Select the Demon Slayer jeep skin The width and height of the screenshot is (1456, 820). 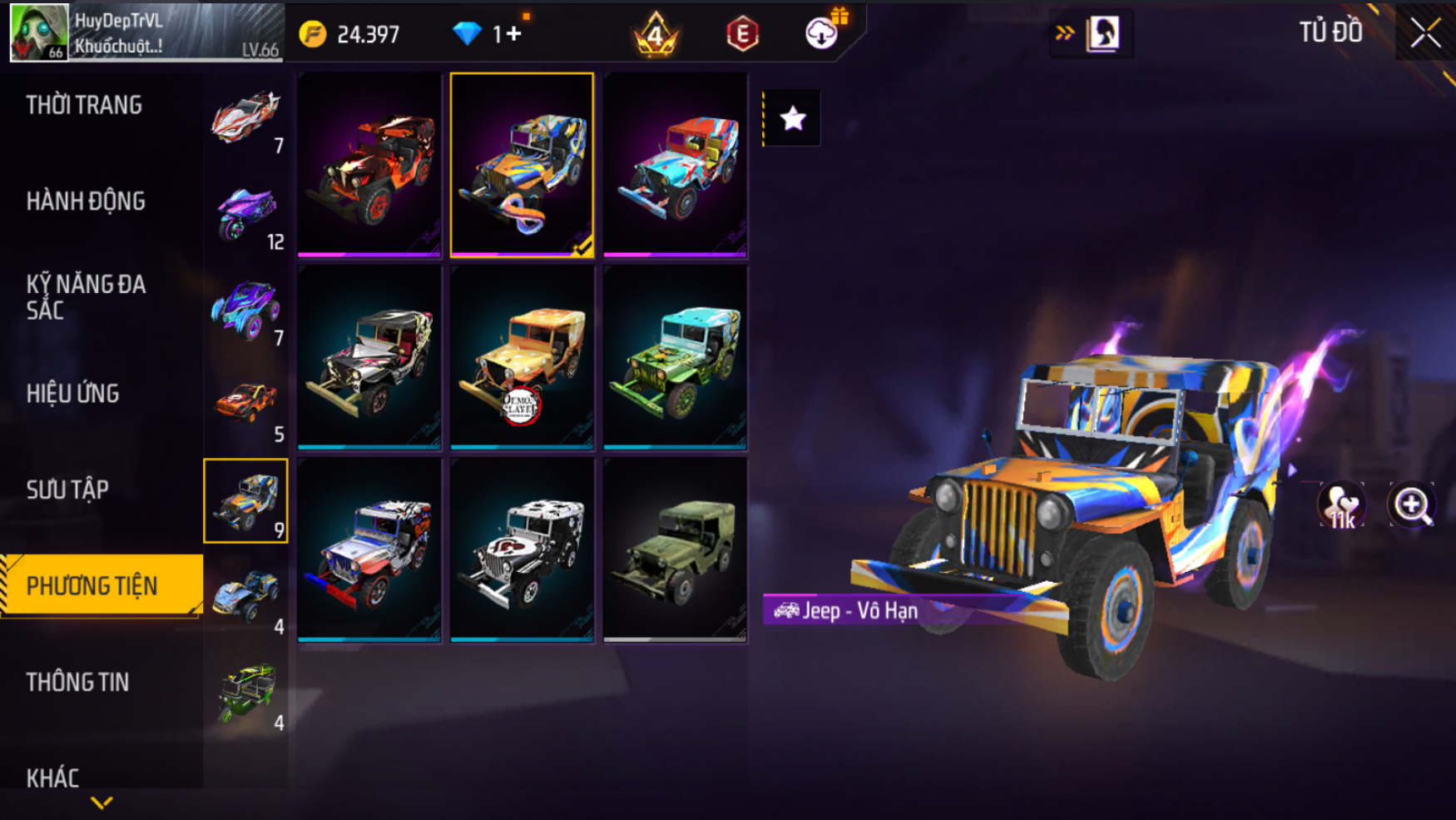(x=522, y=358)
